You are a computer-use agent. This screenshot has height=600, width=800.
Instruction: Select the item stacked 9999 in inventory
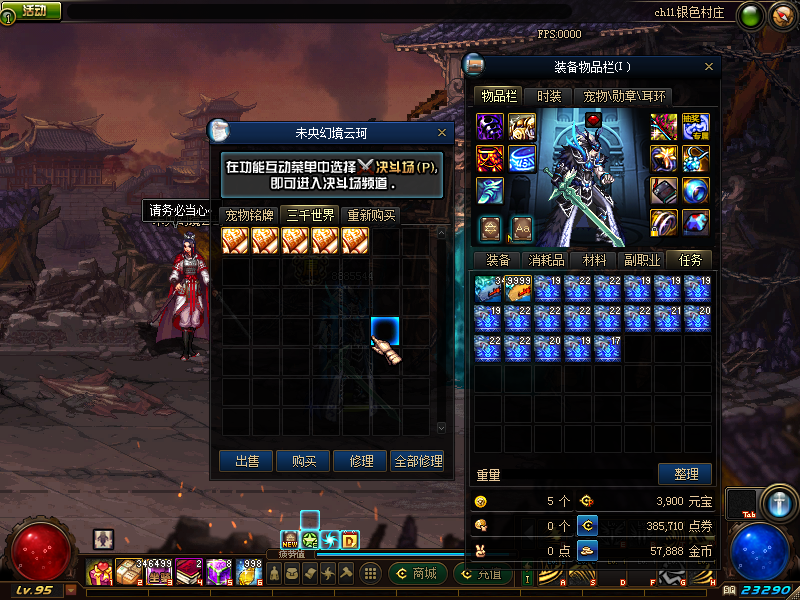tap(518, 288)
